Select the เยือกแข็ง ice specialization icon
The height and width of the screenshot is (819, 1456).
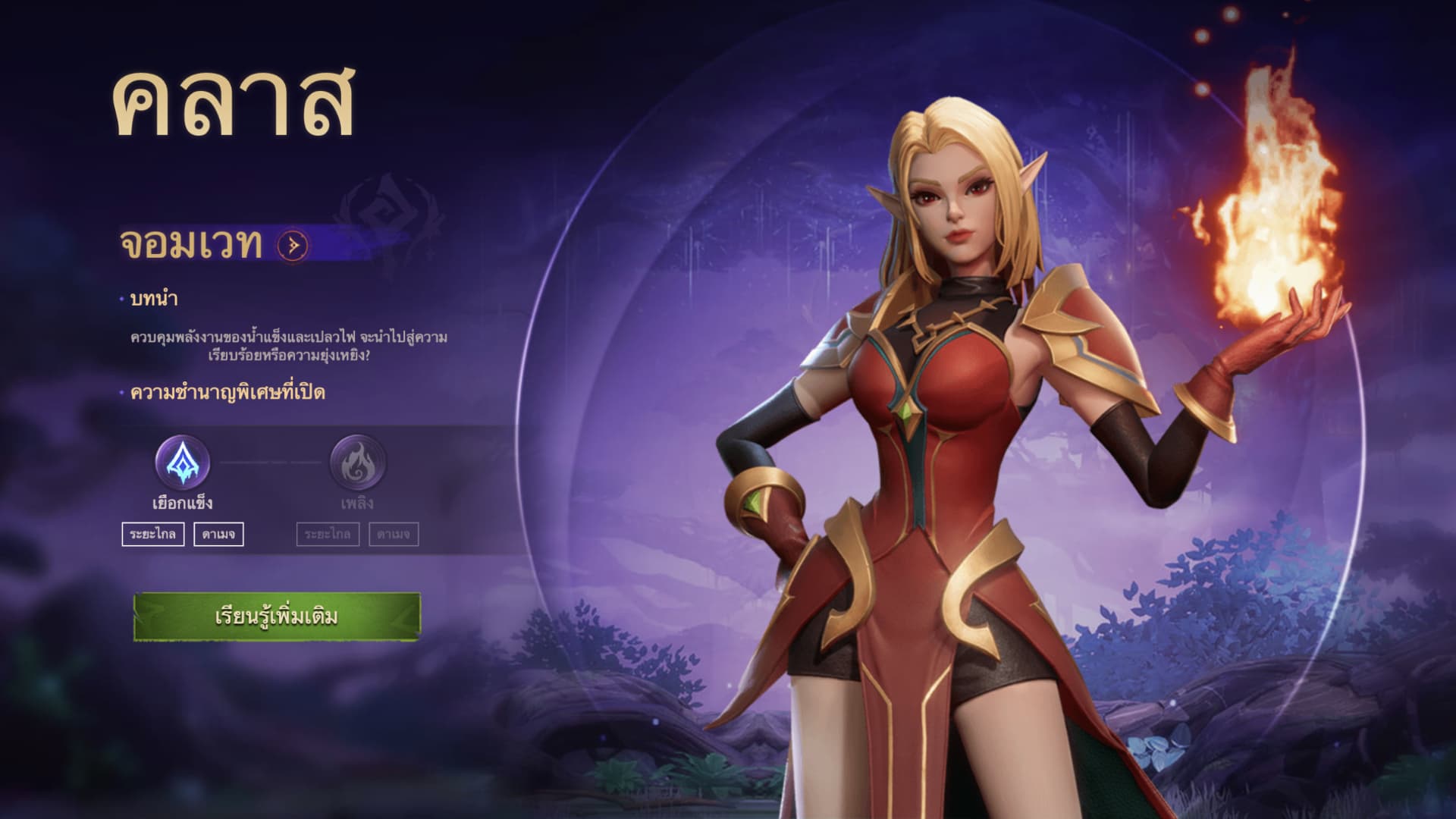click(x=183, y=462)
